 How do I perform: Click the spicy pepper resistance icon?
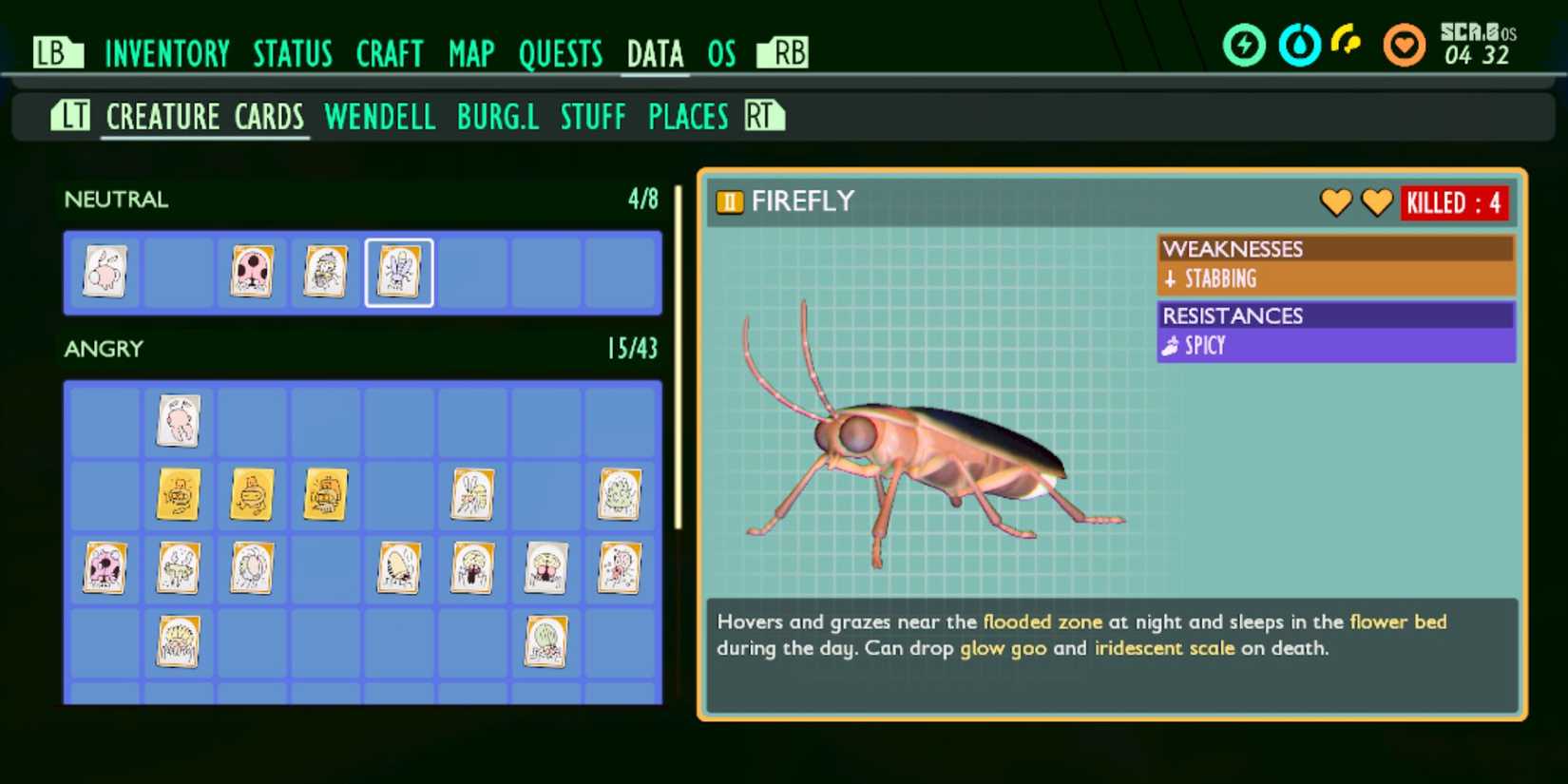tap(1171, 345)
